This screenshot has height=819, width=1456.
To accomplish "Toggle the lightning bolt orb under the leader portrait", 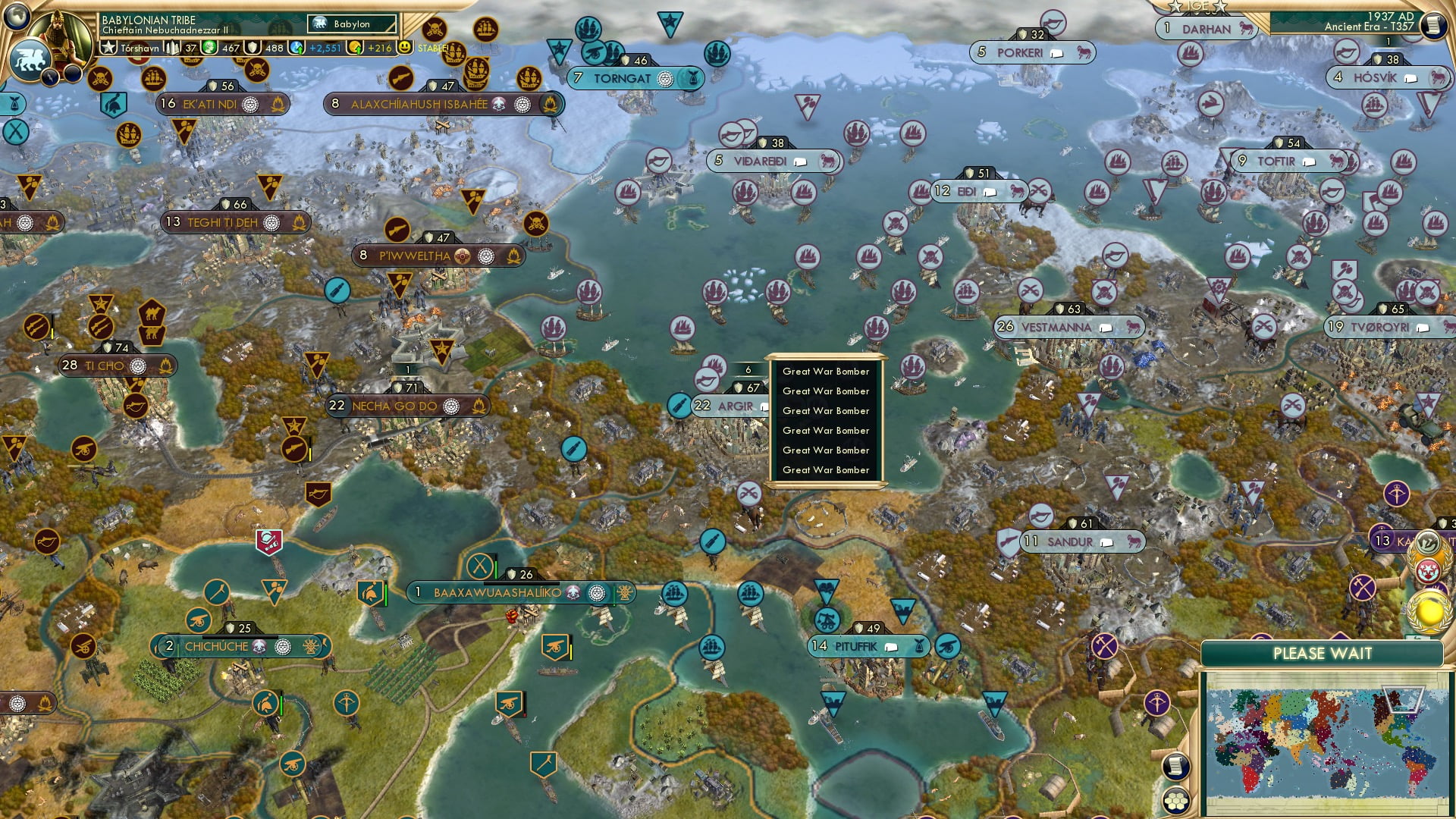I will click(x=51, y=78).
